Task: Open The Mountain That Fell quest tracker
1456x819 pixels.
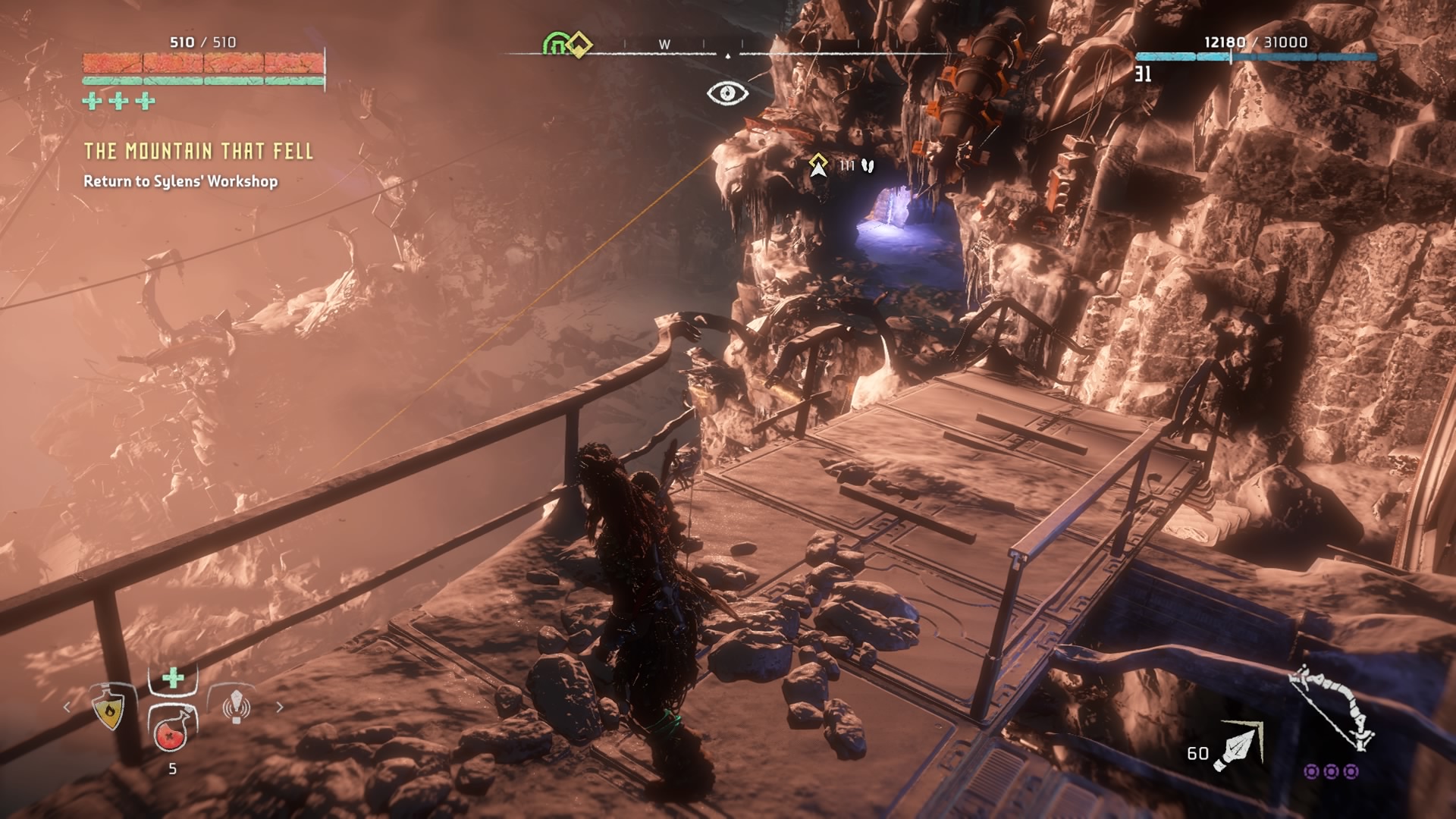Action: point(198,151)
